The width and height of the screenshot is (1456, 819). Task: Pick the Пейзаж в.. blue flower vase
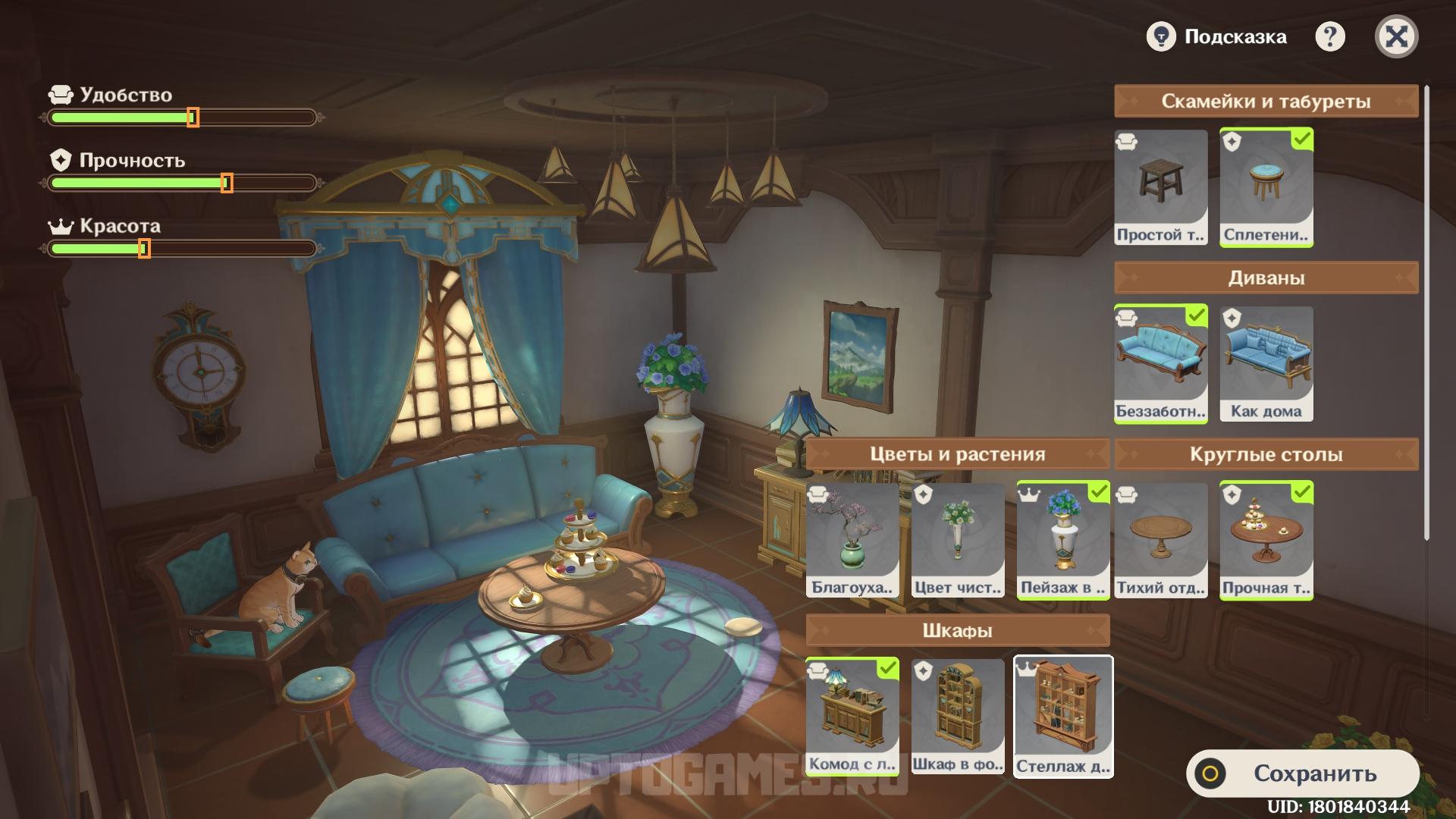click(1063, 540)
